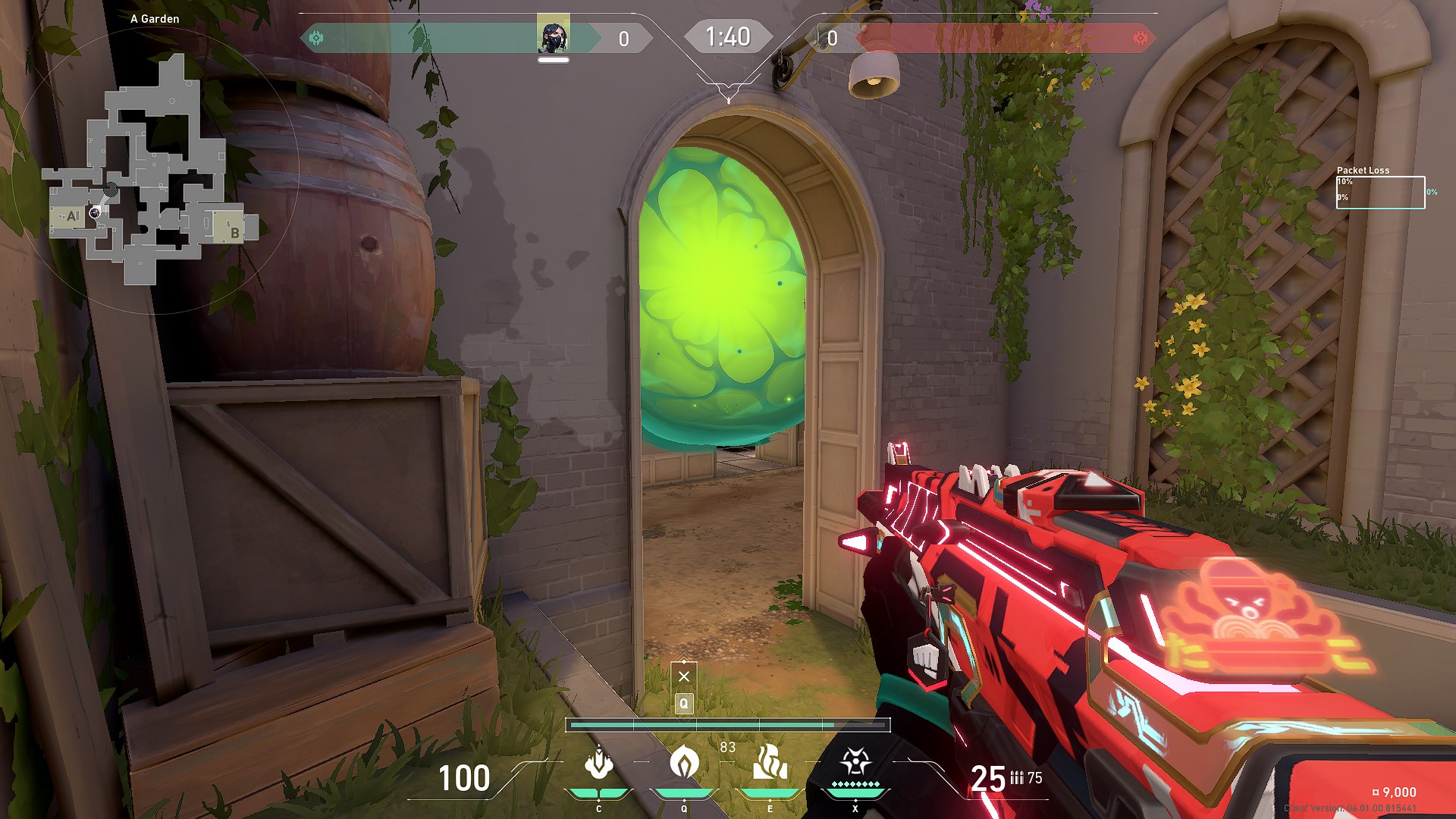This screenshot has width=1456, height=819.
Task: Select the A site marker on the minimap
Action: (x=72, y=216)
